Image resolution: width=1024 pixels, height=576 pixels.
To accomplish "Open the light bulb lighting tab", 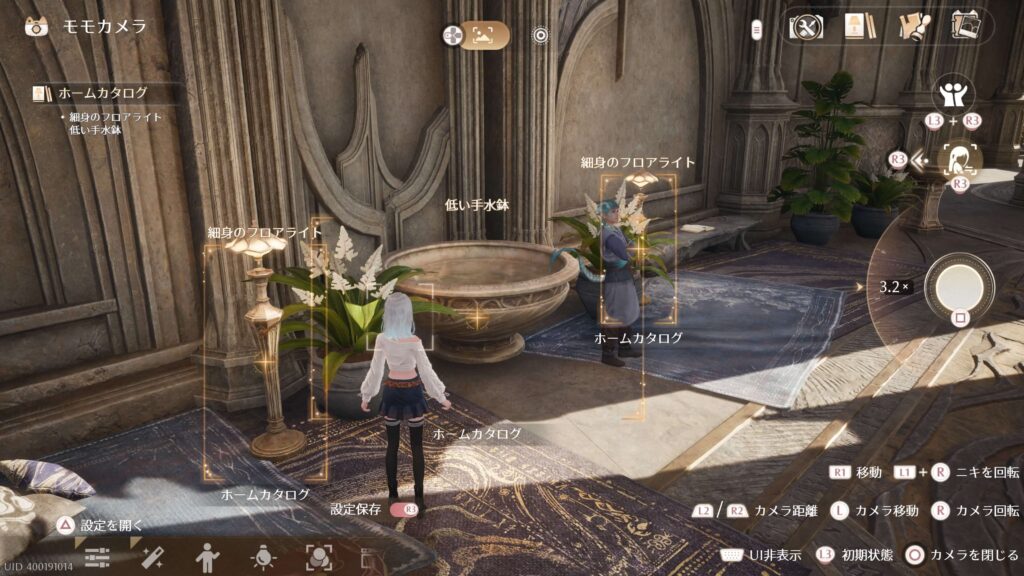I will pos(263,557).
